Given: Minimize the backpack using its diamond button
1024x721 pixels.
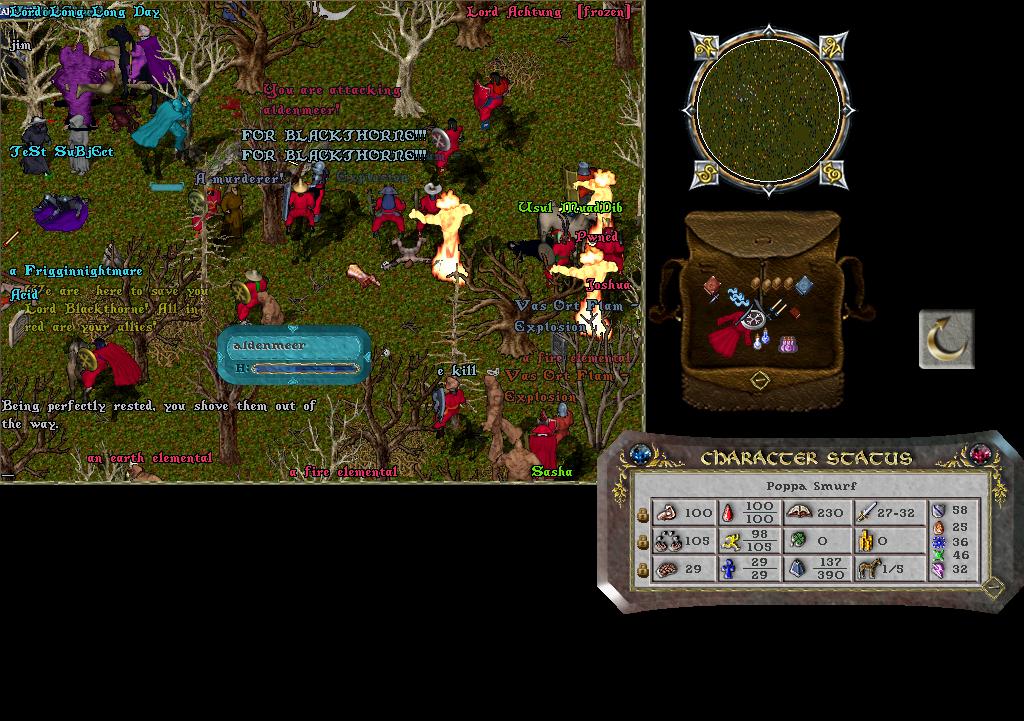Looking at the screenshot, I should 760,380.
